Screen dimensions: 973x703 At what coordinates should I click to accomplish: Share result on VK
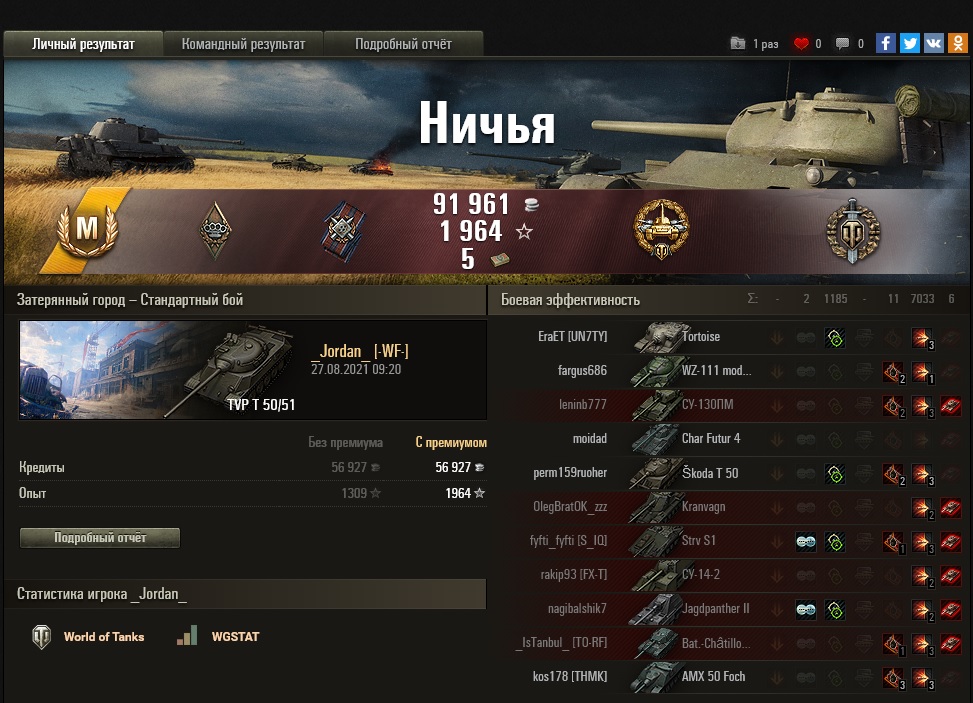[933, 43]
